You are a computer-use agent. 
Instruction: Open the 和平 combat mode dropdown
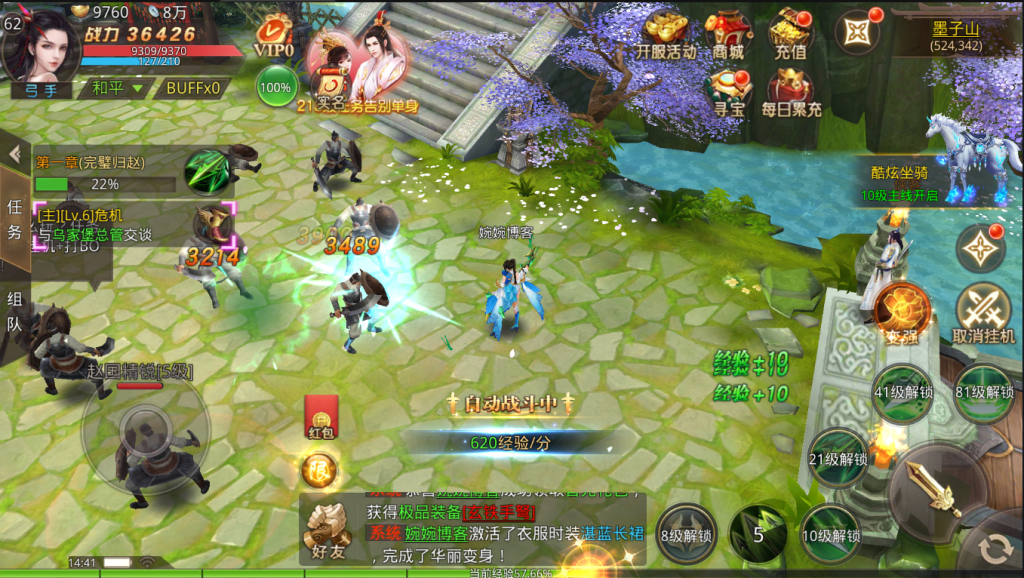117,88
